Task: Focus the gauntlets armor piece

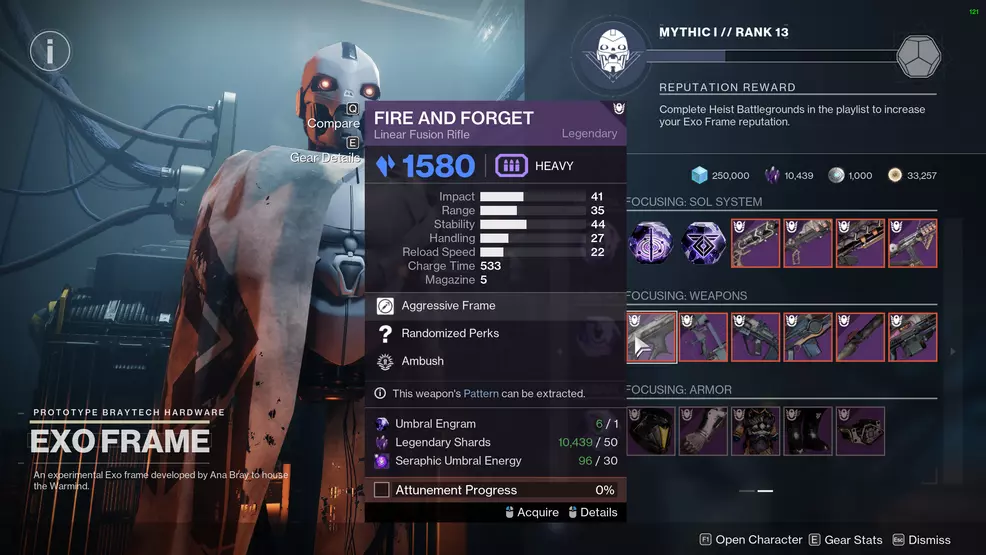Action: coord(704,431)
